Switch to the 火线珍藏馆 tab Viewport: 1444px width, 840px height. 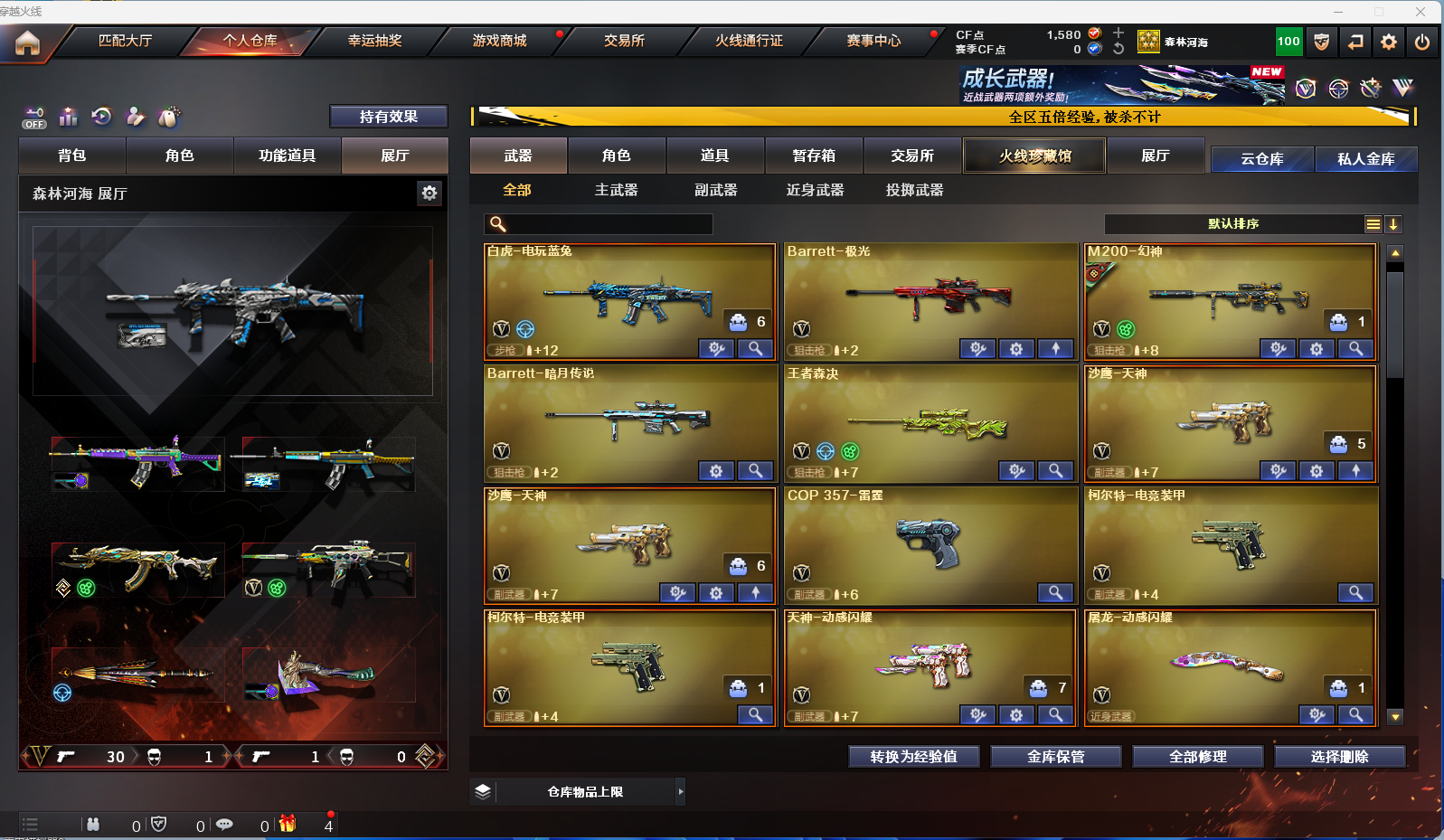click(1034, 156)
